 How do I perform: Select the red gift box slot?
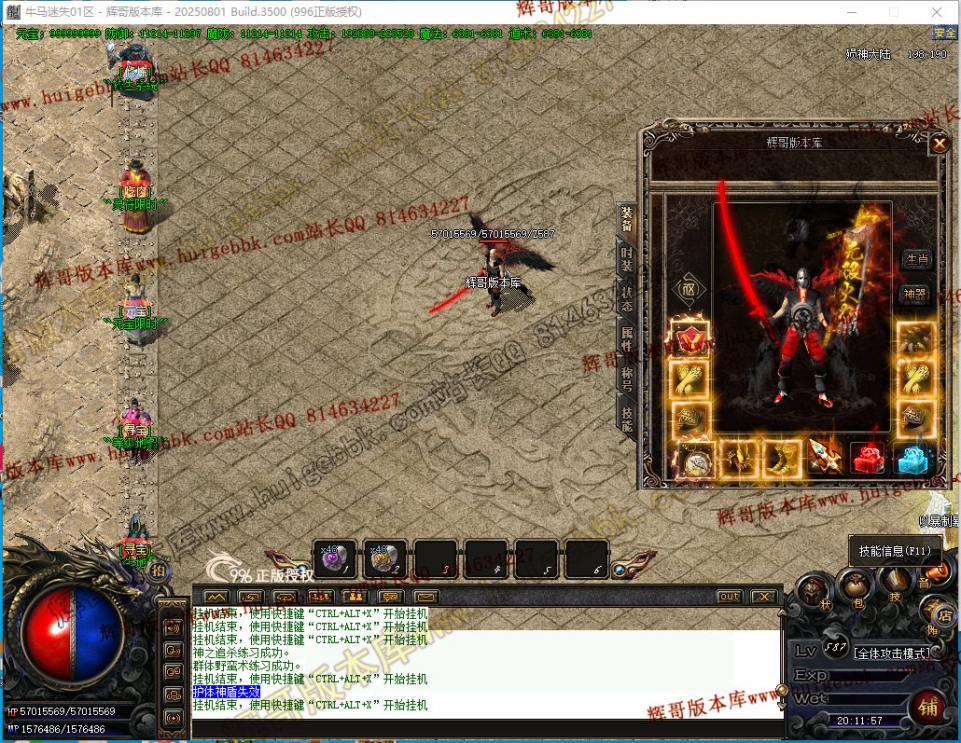[868, 459]
